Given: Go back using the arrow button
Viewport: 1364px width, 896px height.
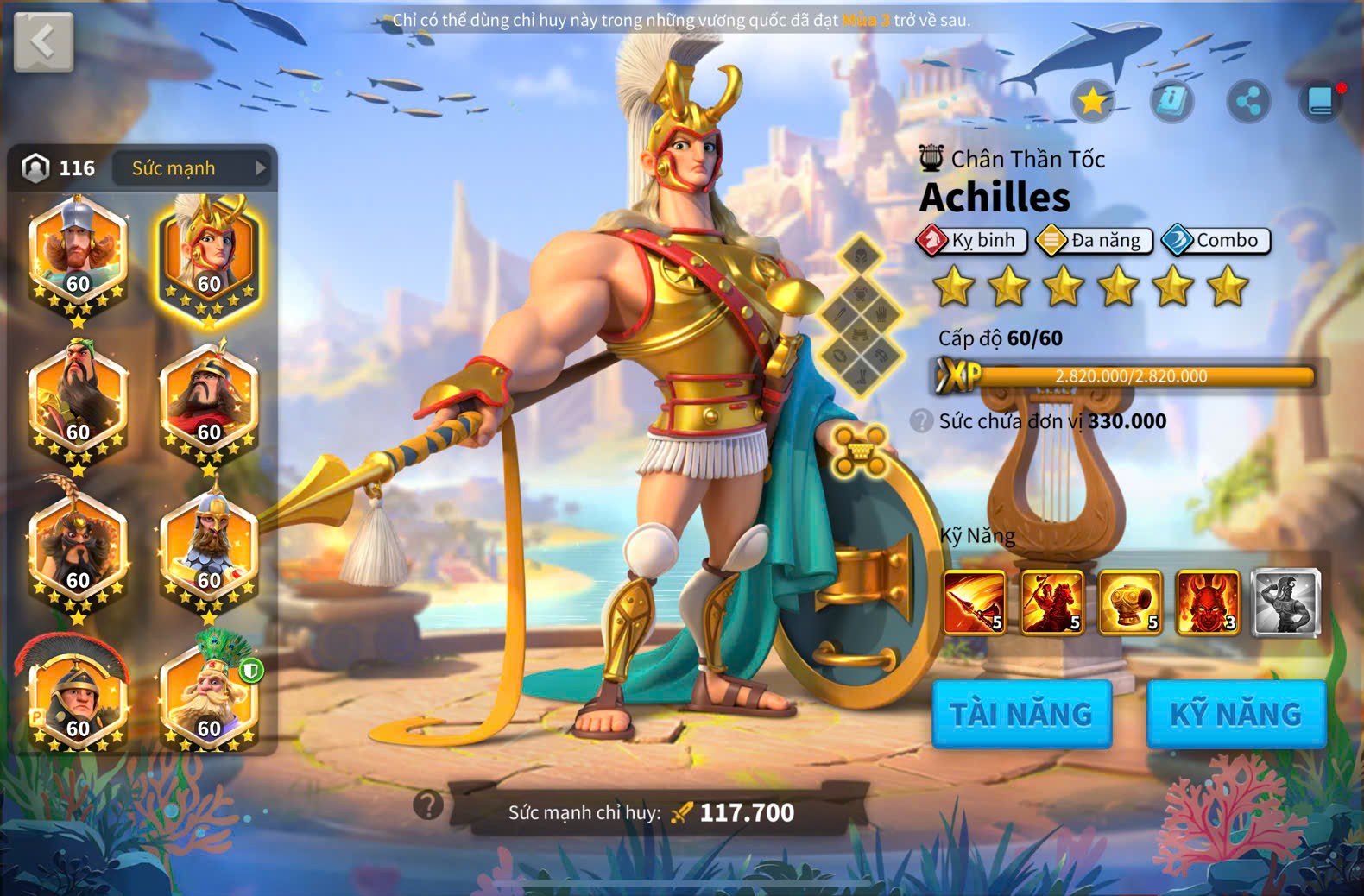Looking at the screenshot, I should (x=43, y=41).
